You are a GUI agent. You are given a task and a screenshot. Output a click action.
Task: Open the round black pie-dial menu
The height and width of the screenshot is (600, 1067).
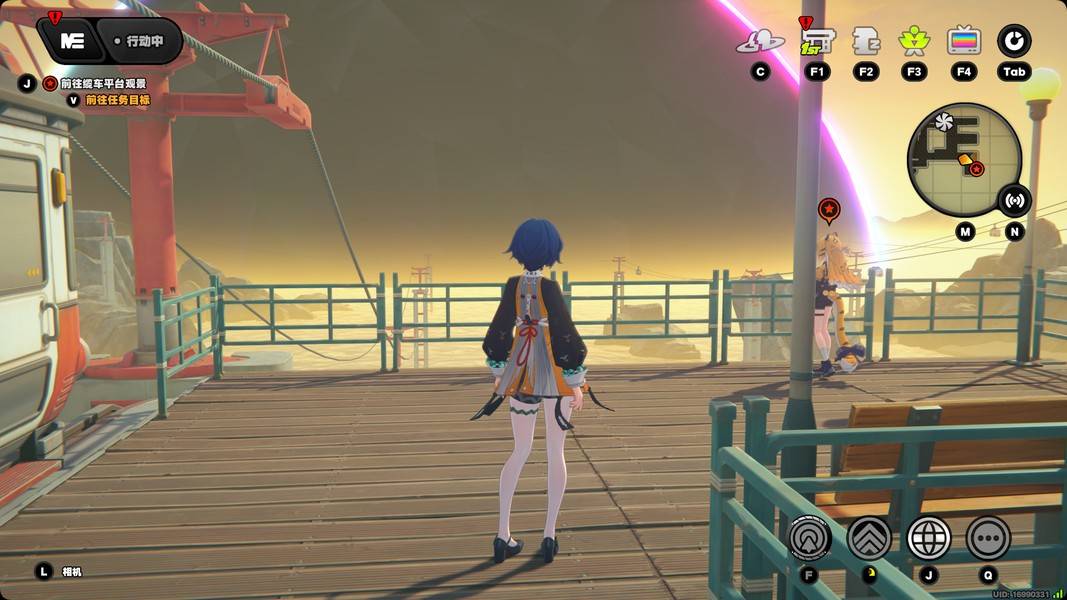pyautogui.click(x=1014, y=42)
